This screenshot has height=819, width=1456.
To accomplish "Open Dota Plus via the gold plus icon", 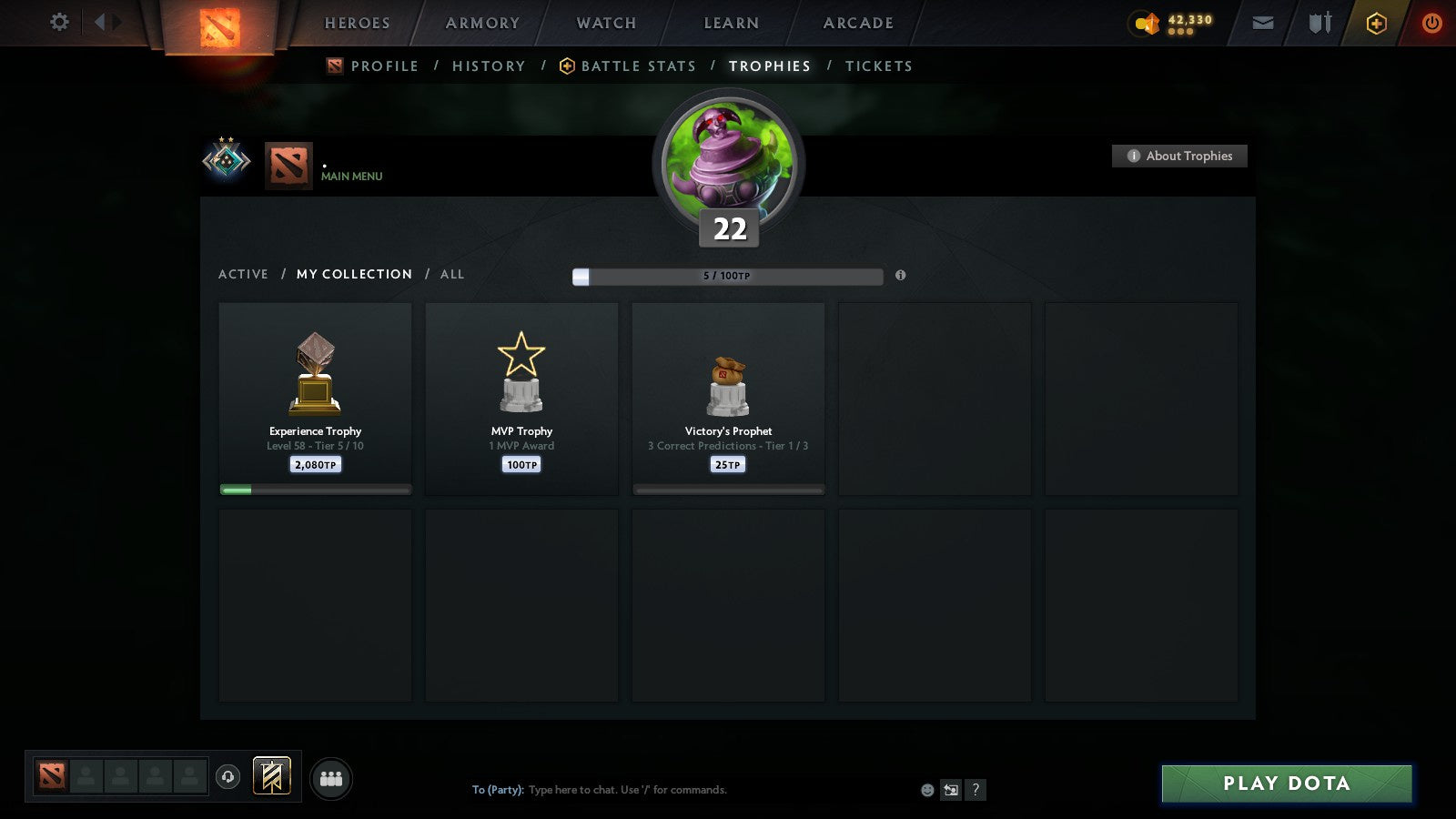I will (1376, 23).
